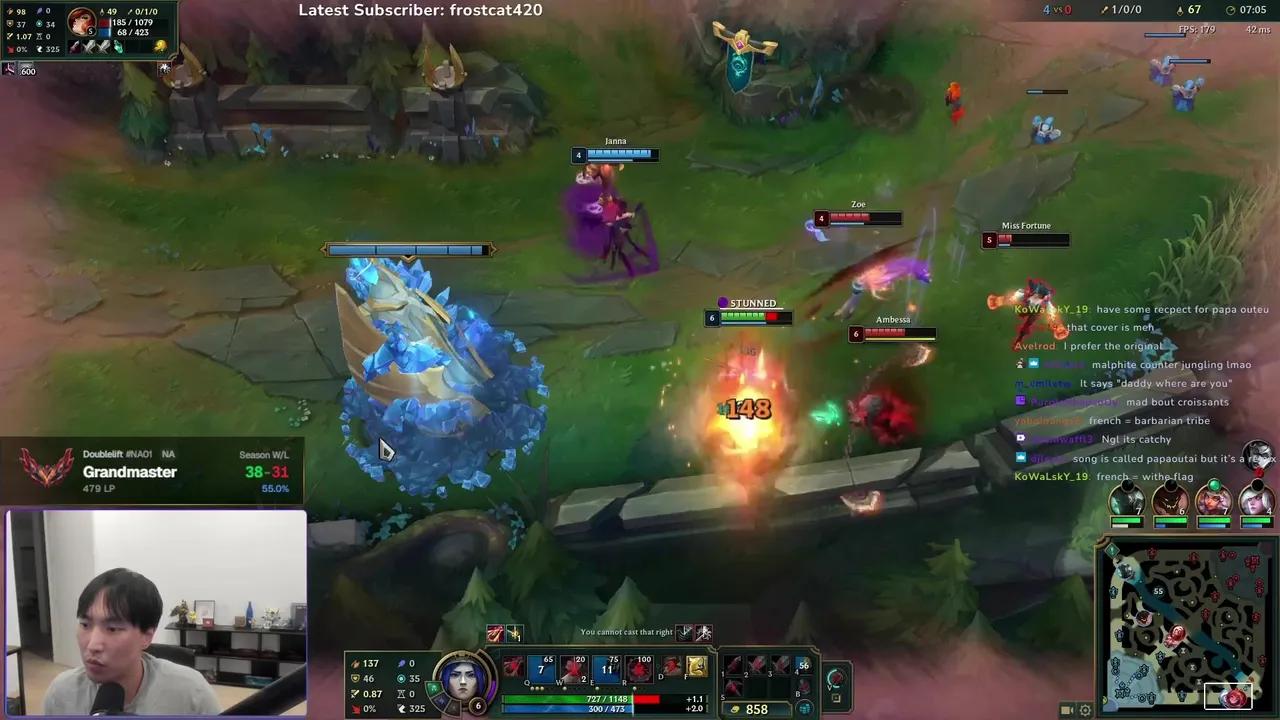Click the recall icon labeled B
Screen dimensions: 1280x720
[803, 687]
